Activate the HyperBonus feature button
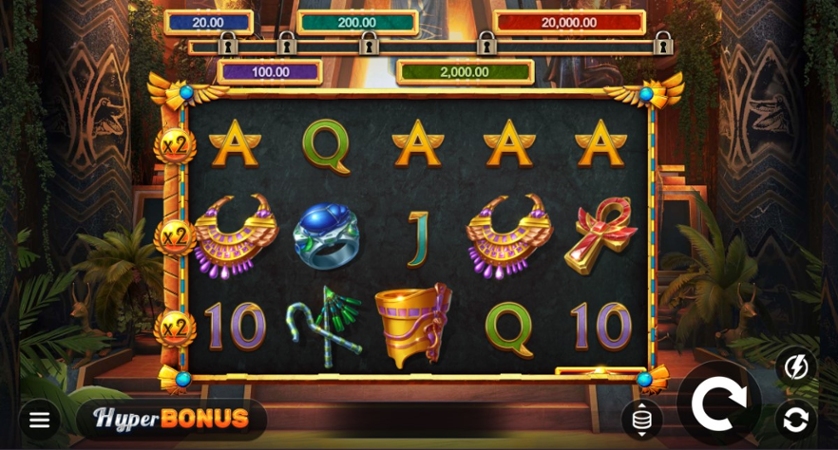838x450 pixels. pyautogui.click(x=171, y=419)
